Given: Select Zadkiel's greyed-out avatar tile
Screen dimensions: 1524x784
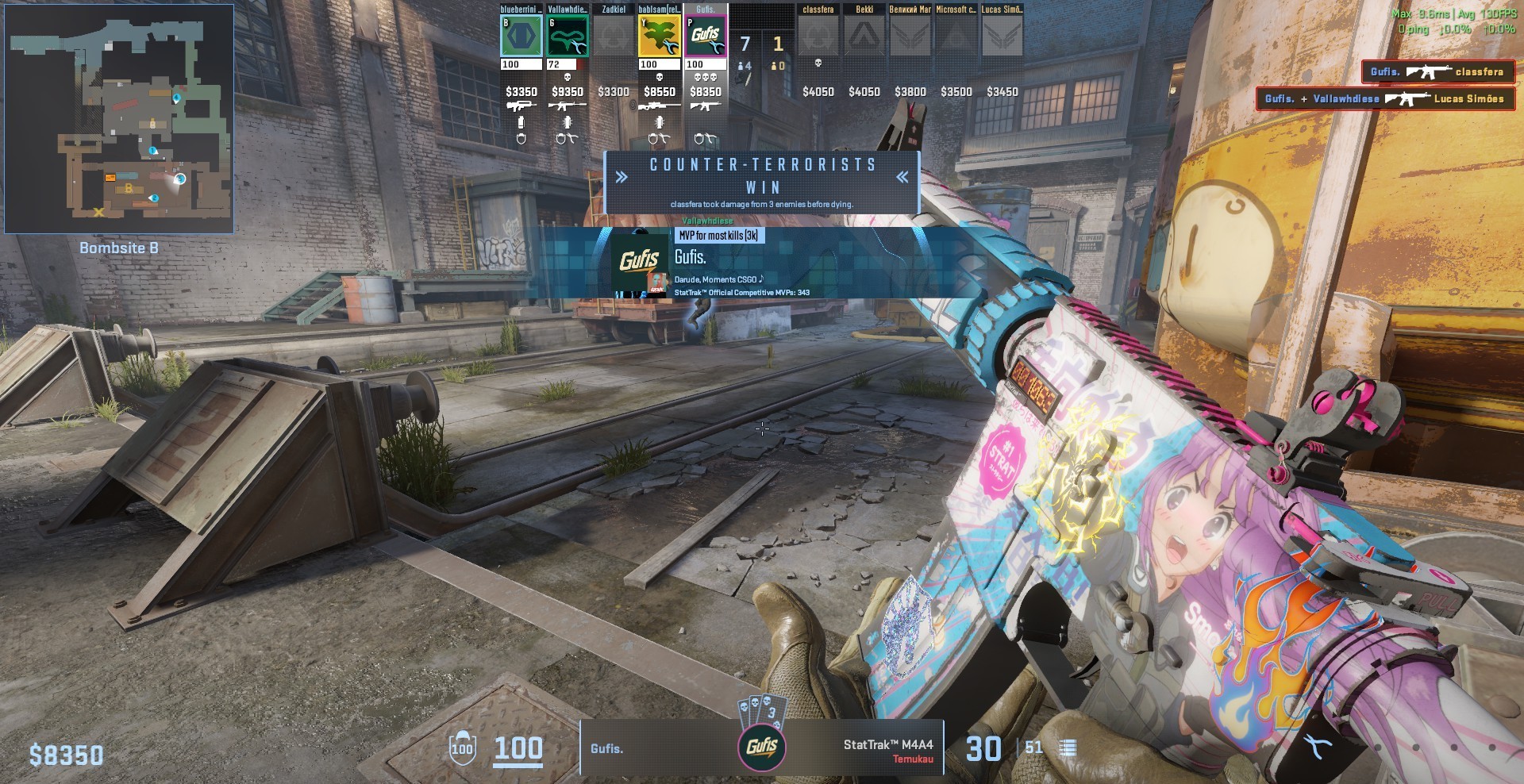Looking at the screenshot, I should coord(614,37).
